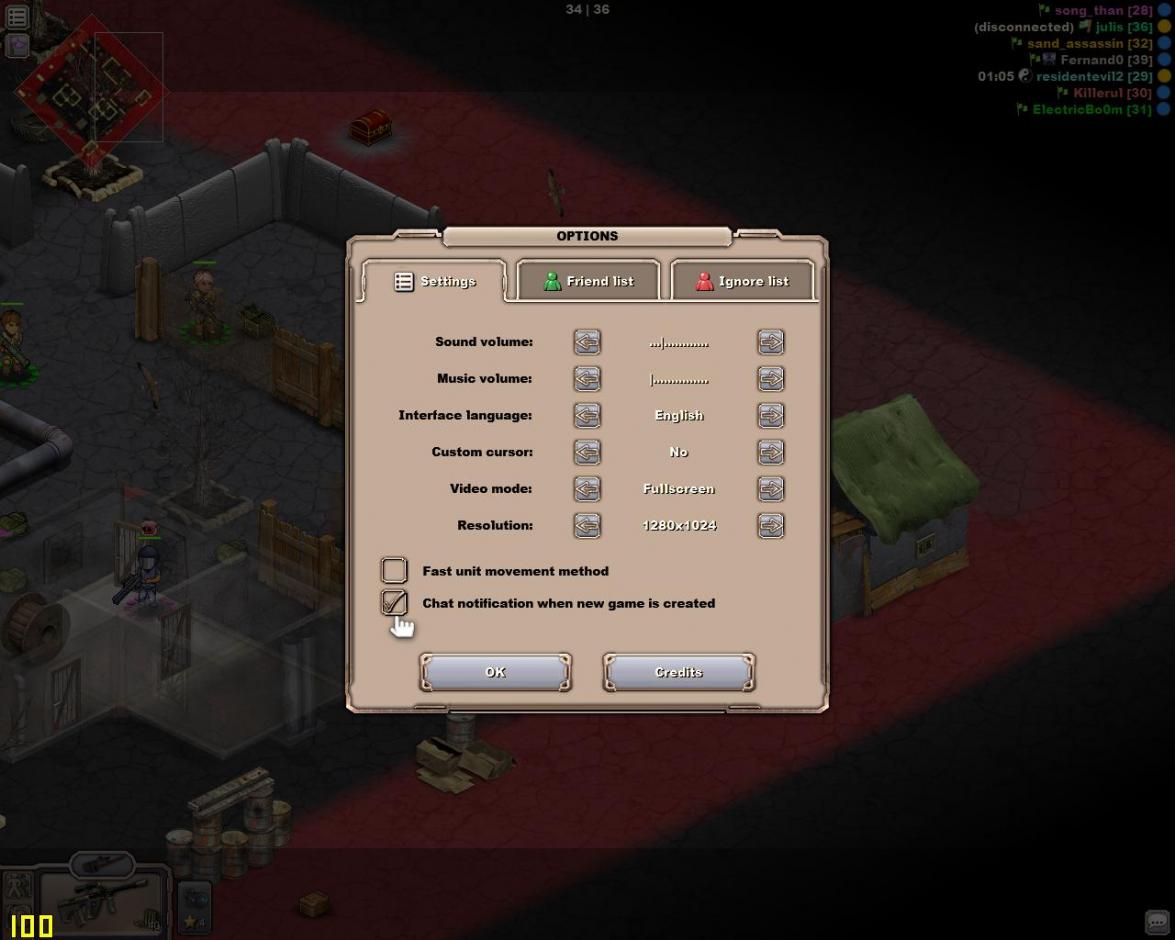
Task: Decrease sound volume with left arrow
Action: click(587, 342)
